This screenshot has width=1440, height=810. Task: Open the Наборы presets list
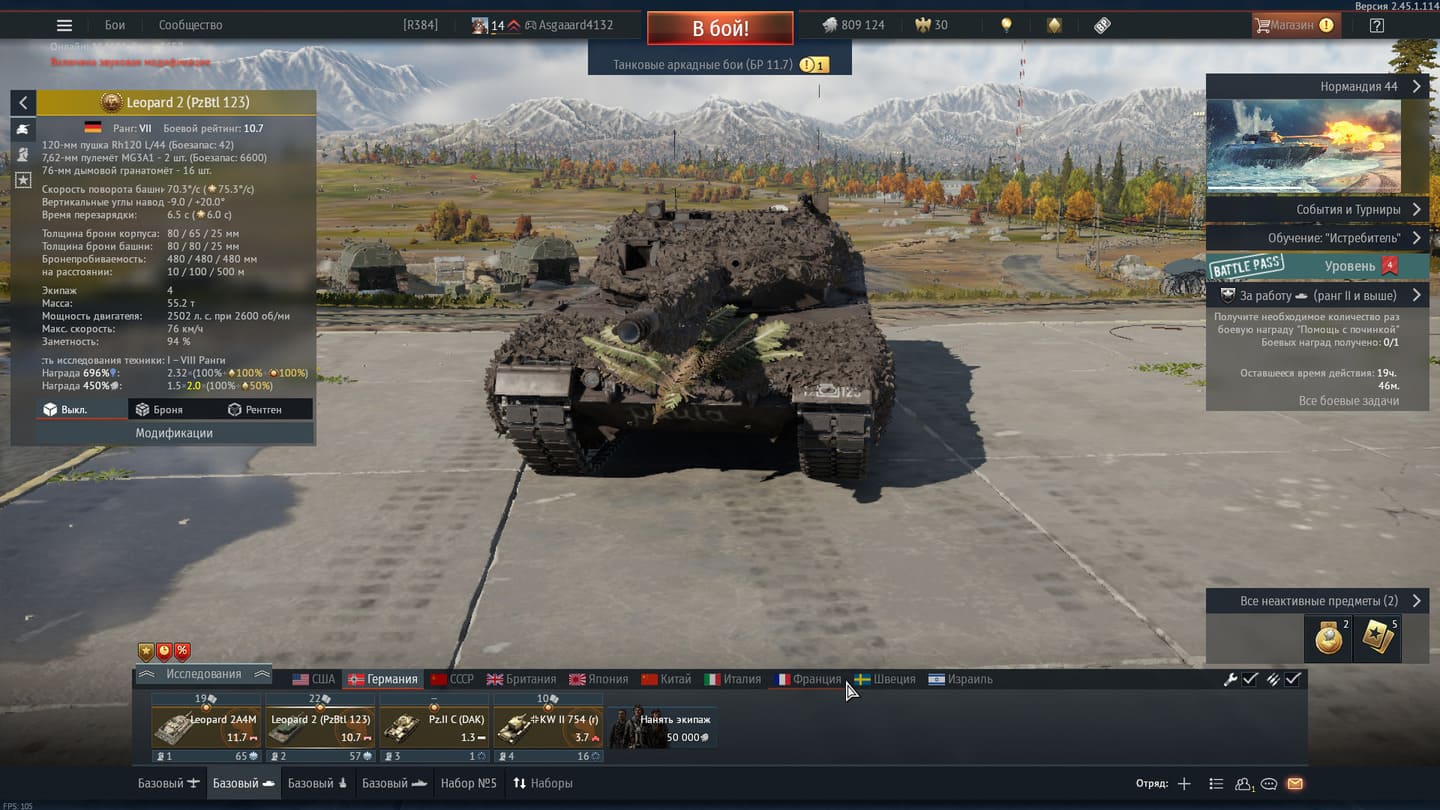click(543, 783)
